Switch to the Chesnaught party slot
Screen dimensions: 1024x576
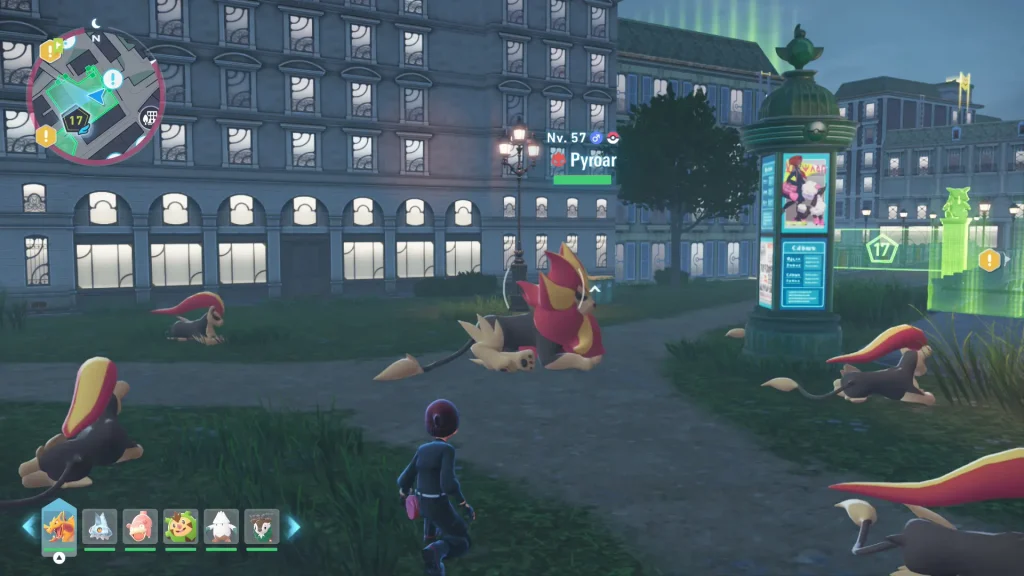[x=181, y=526]
